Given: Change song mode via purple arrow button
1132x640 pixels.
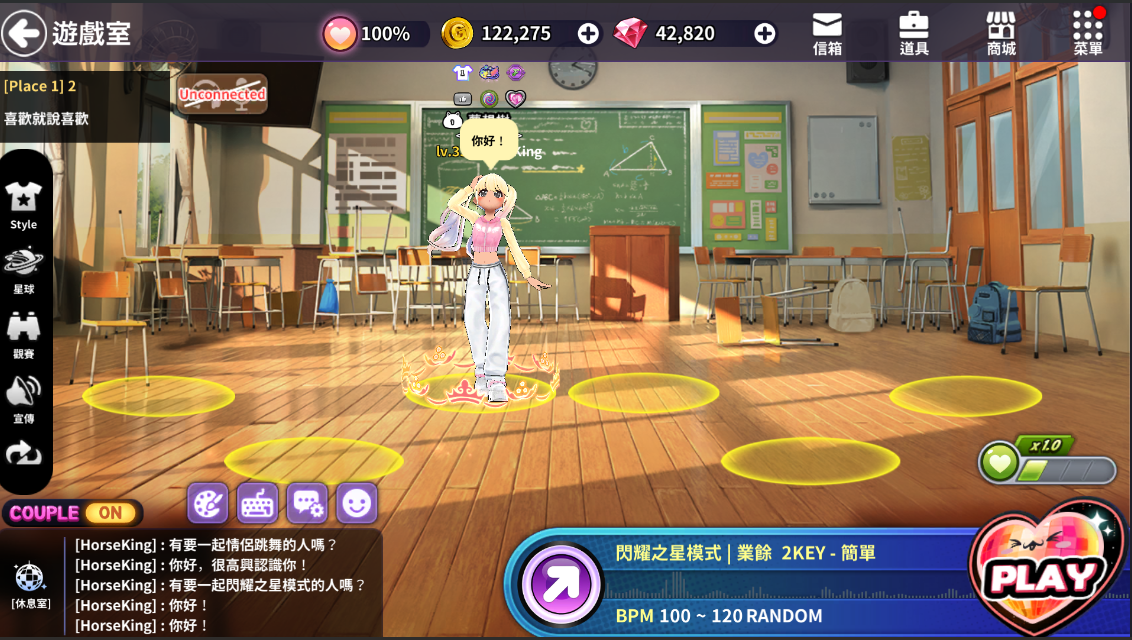Looking at the screenshot, I should tap(561, 585).
